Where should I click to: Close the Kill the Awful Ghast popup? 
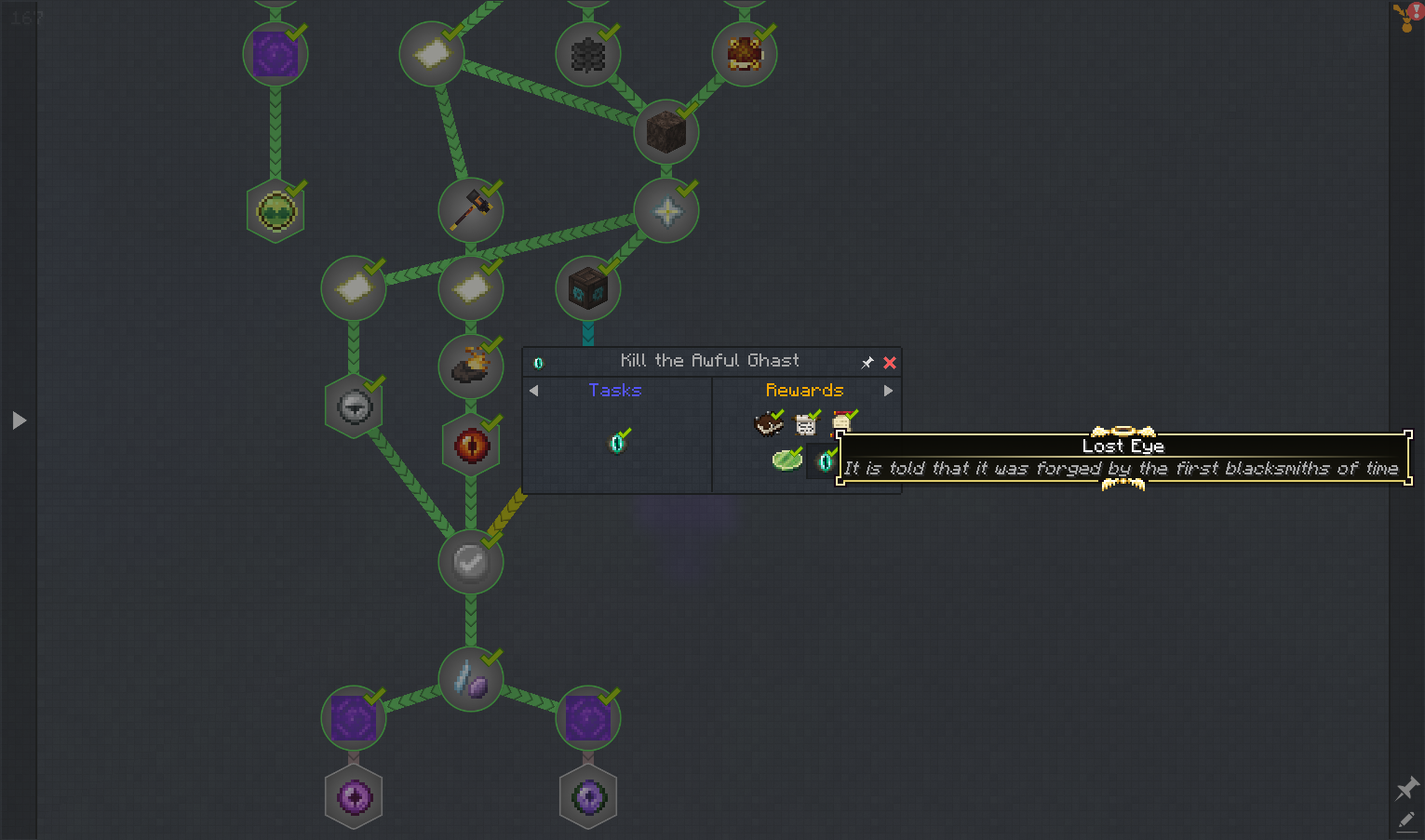890,363
